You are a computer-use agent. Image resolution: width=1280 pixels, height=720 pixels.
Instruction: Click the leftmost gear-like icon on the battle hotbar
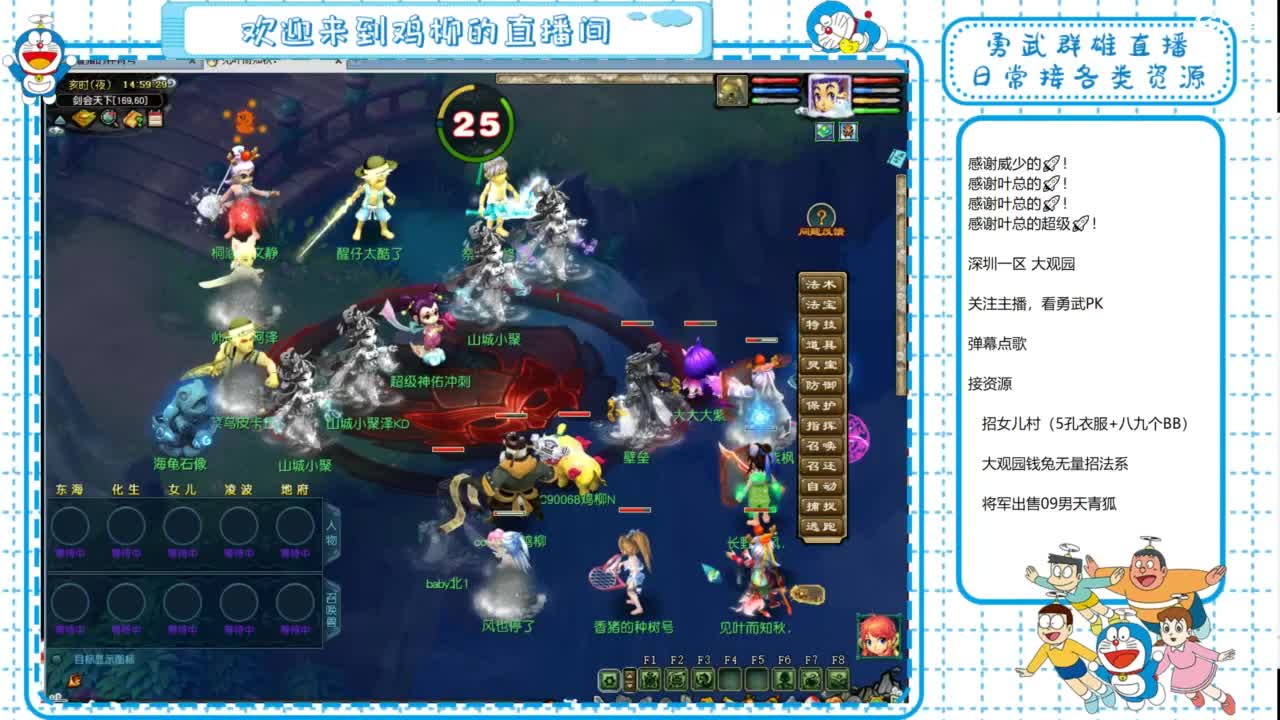pos(611,679)
